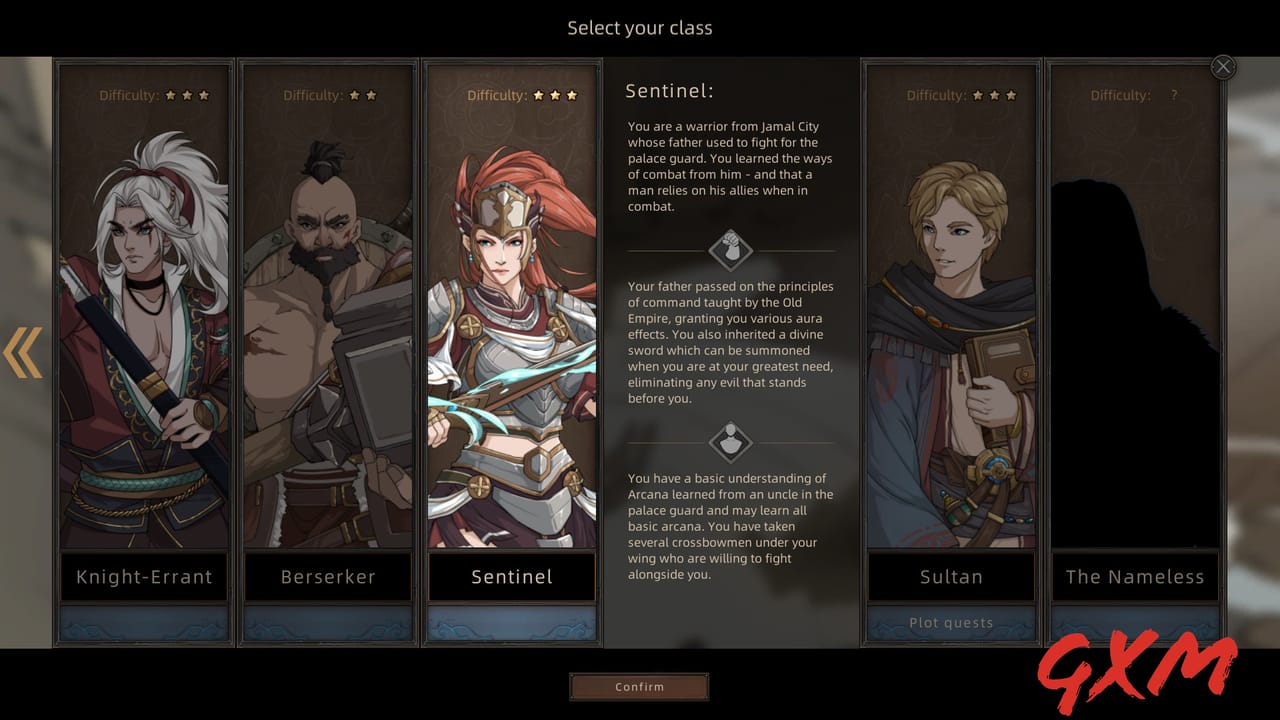Click the 'Berserker' name label

tap(327, 576)
